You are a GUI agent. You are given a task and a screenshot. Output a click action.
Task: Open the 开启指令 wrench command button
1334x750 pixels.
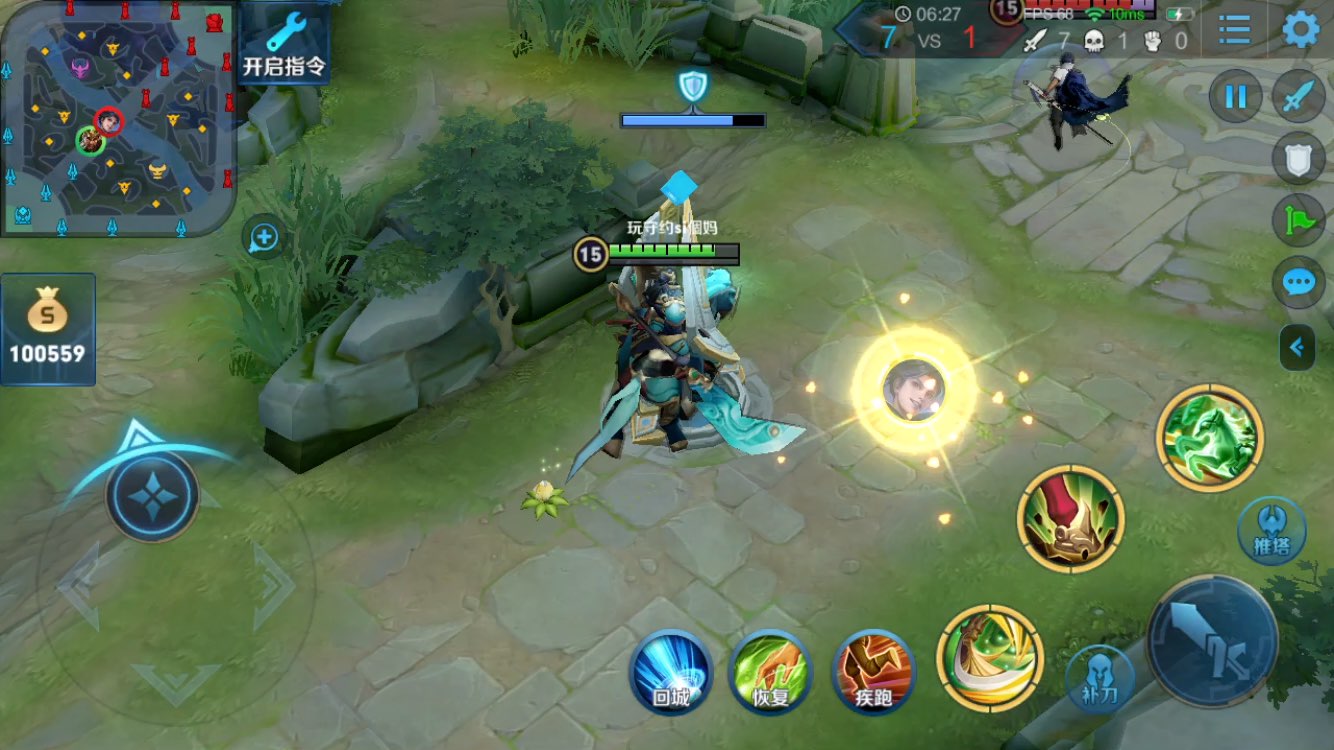click(284, 44)
